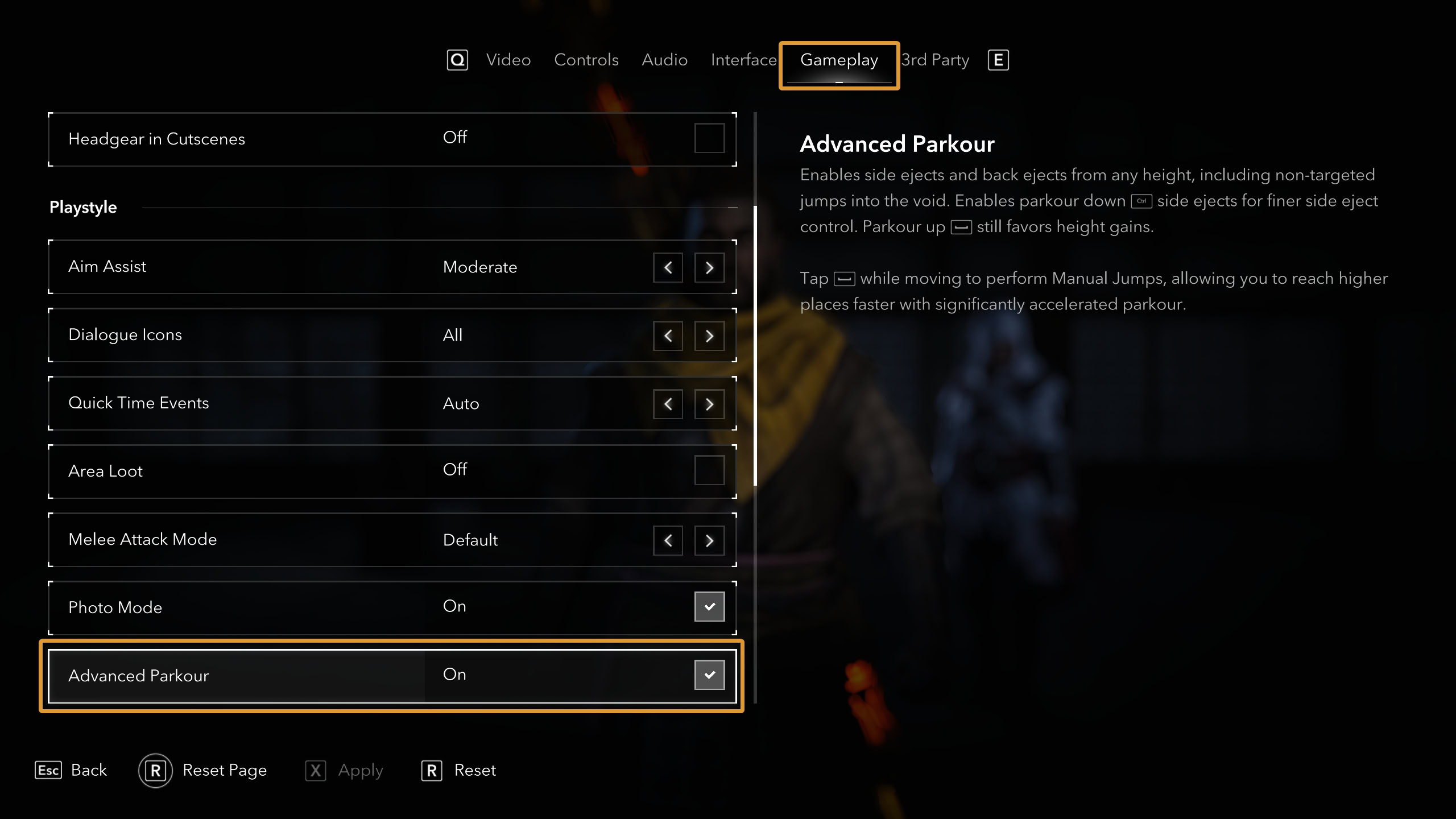Apply the changed settings
1456x819 pixels.
coord(345,770)
